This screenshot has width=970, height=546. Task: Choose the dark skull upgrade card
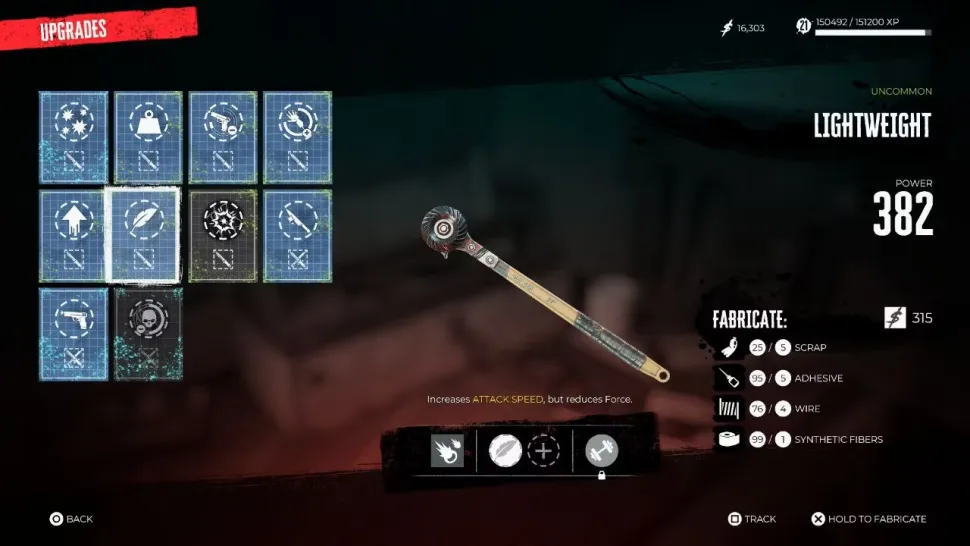pos(148,334)
